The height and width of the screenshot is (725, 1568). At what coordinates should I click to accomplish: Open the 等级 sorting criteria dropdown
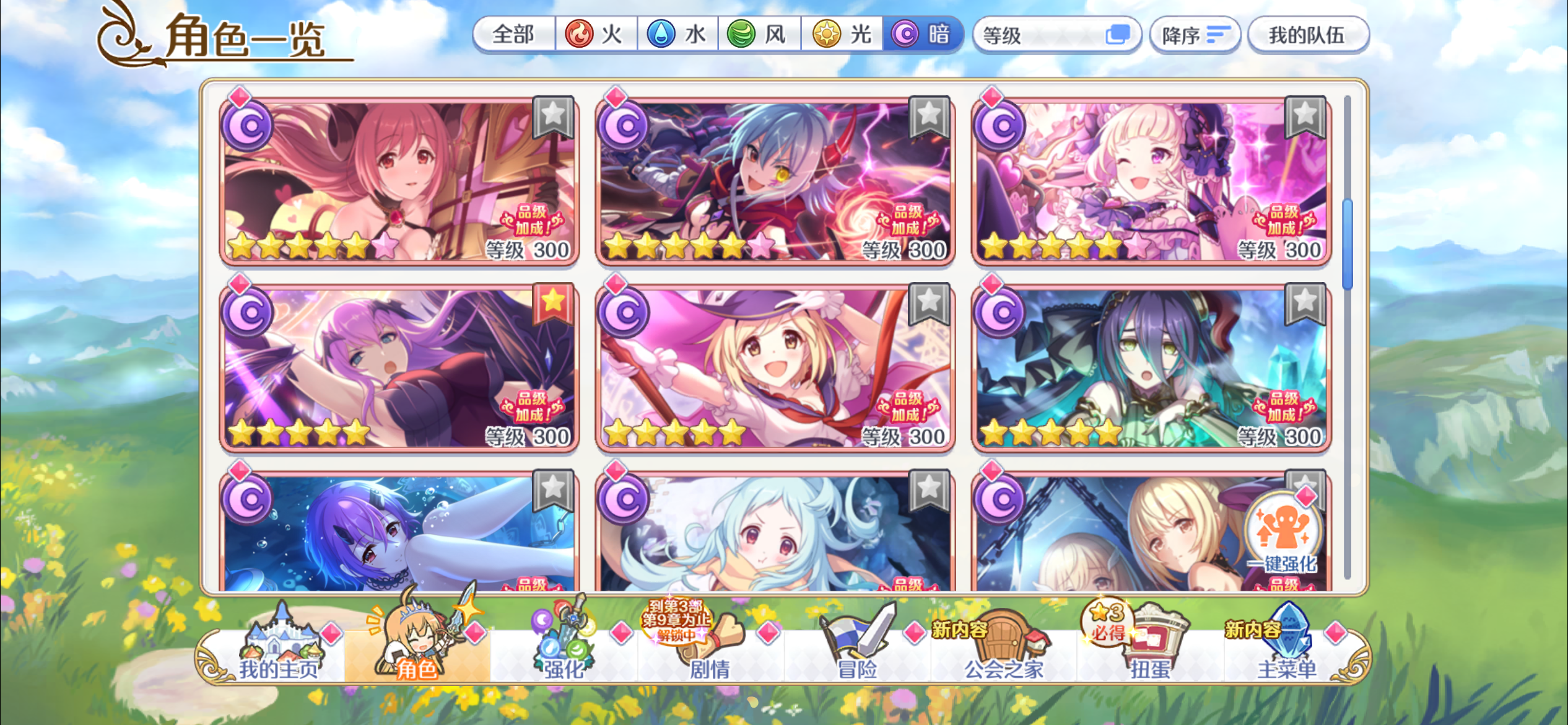pyautogui.click(x=1057, y=35)
